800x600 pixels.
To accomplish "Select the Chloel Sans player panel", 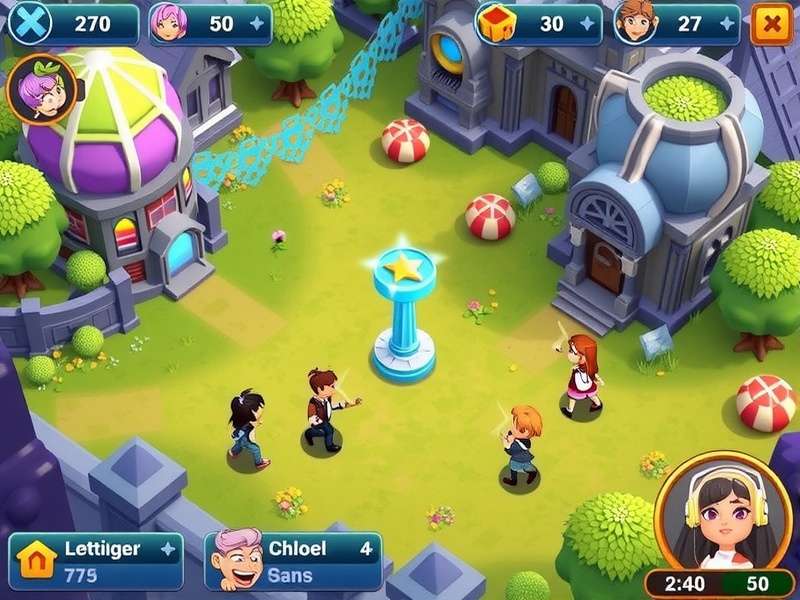I will [293, 561].
